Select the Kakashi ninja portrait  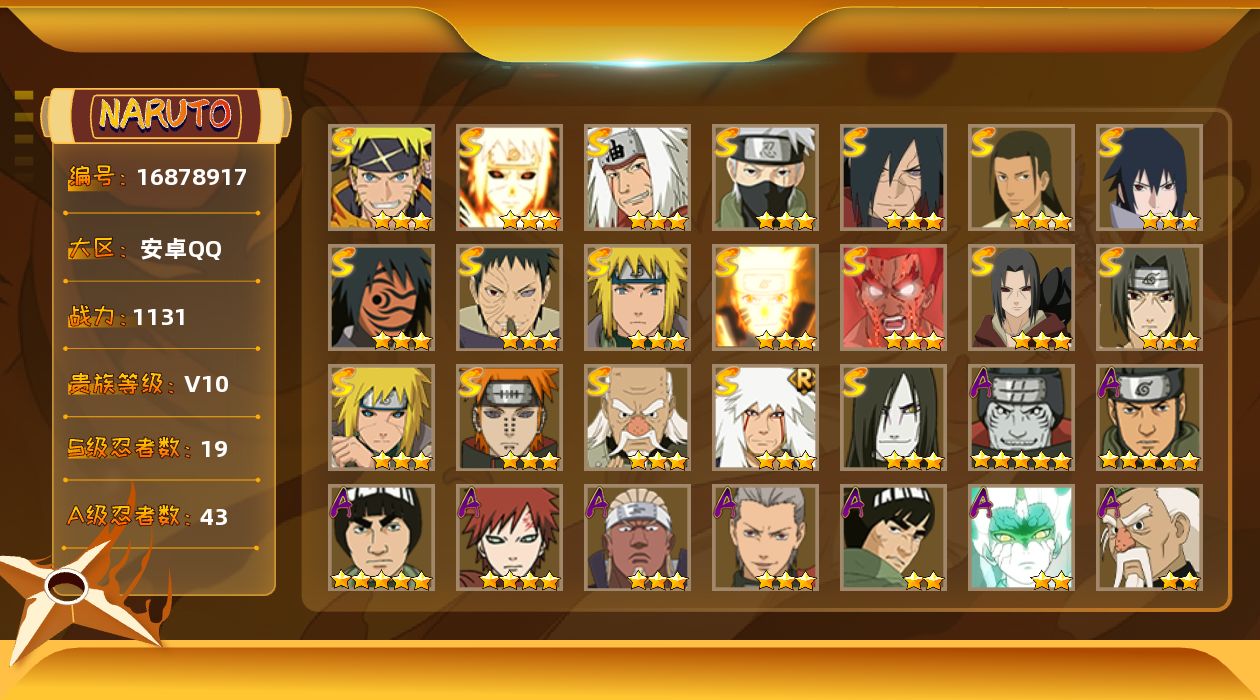click(765, 177)
